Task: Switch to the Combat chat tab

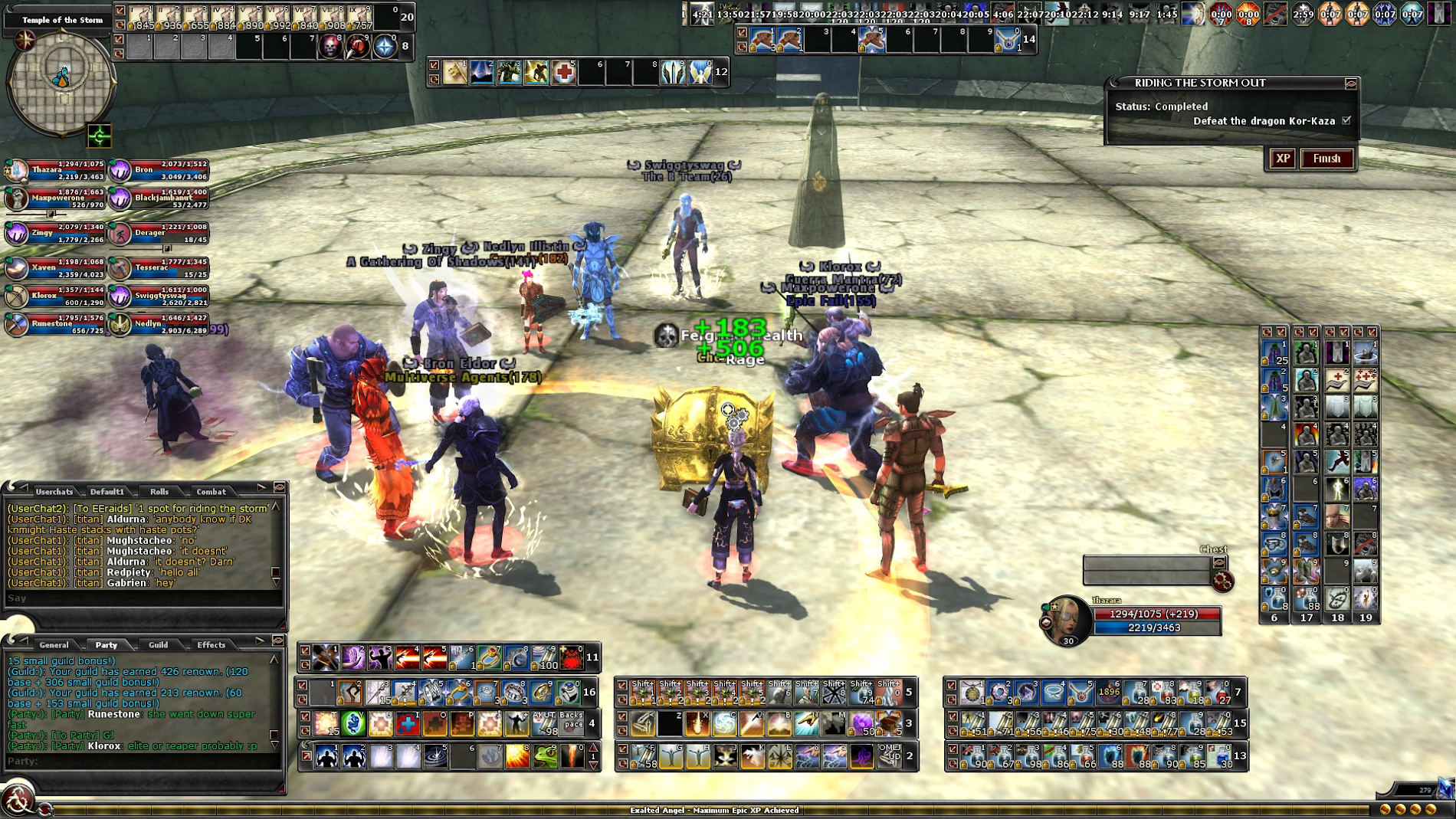Action: click(211, 491)
